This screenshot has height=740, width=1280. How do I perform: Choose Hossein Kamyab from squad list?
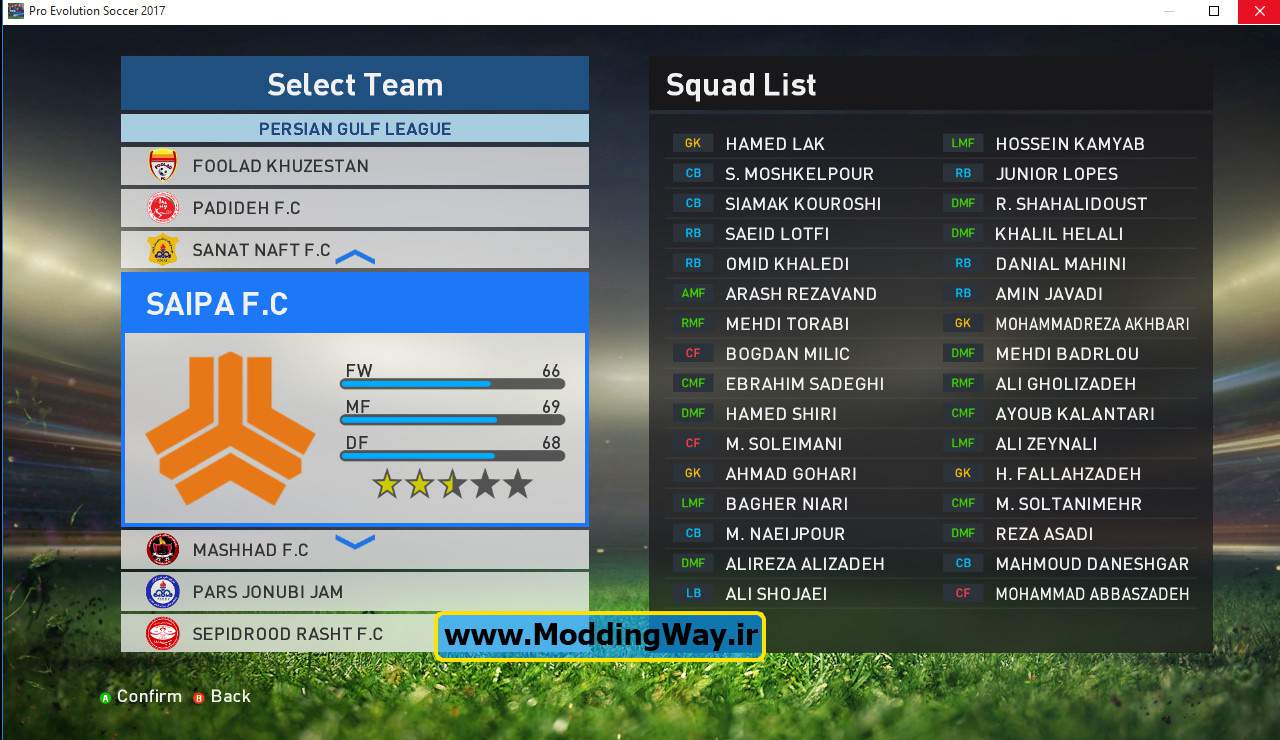pyautogui.click(x=1069, y=144)
